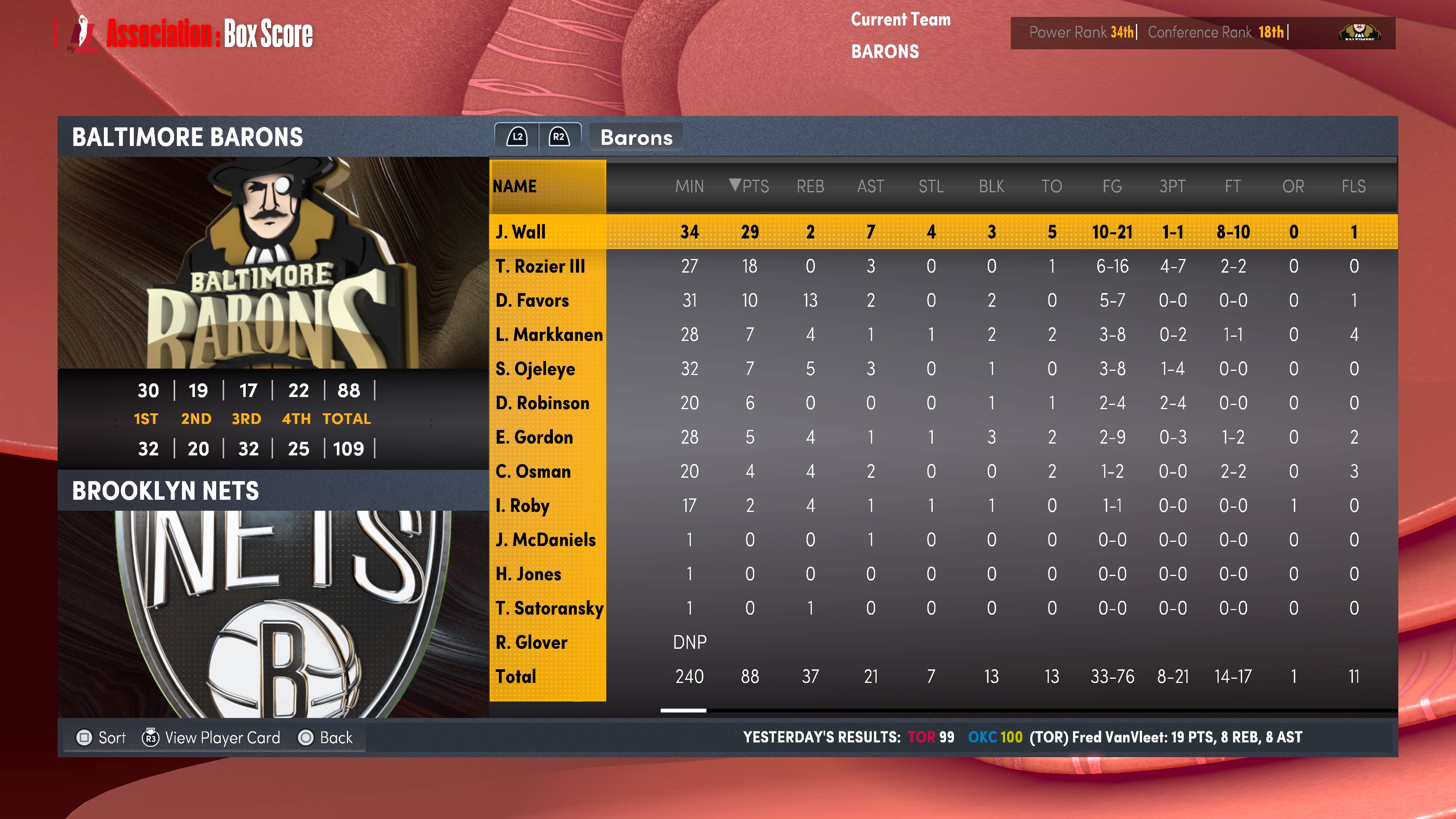Select E. Gordon's row

click(x=534, y=437)
